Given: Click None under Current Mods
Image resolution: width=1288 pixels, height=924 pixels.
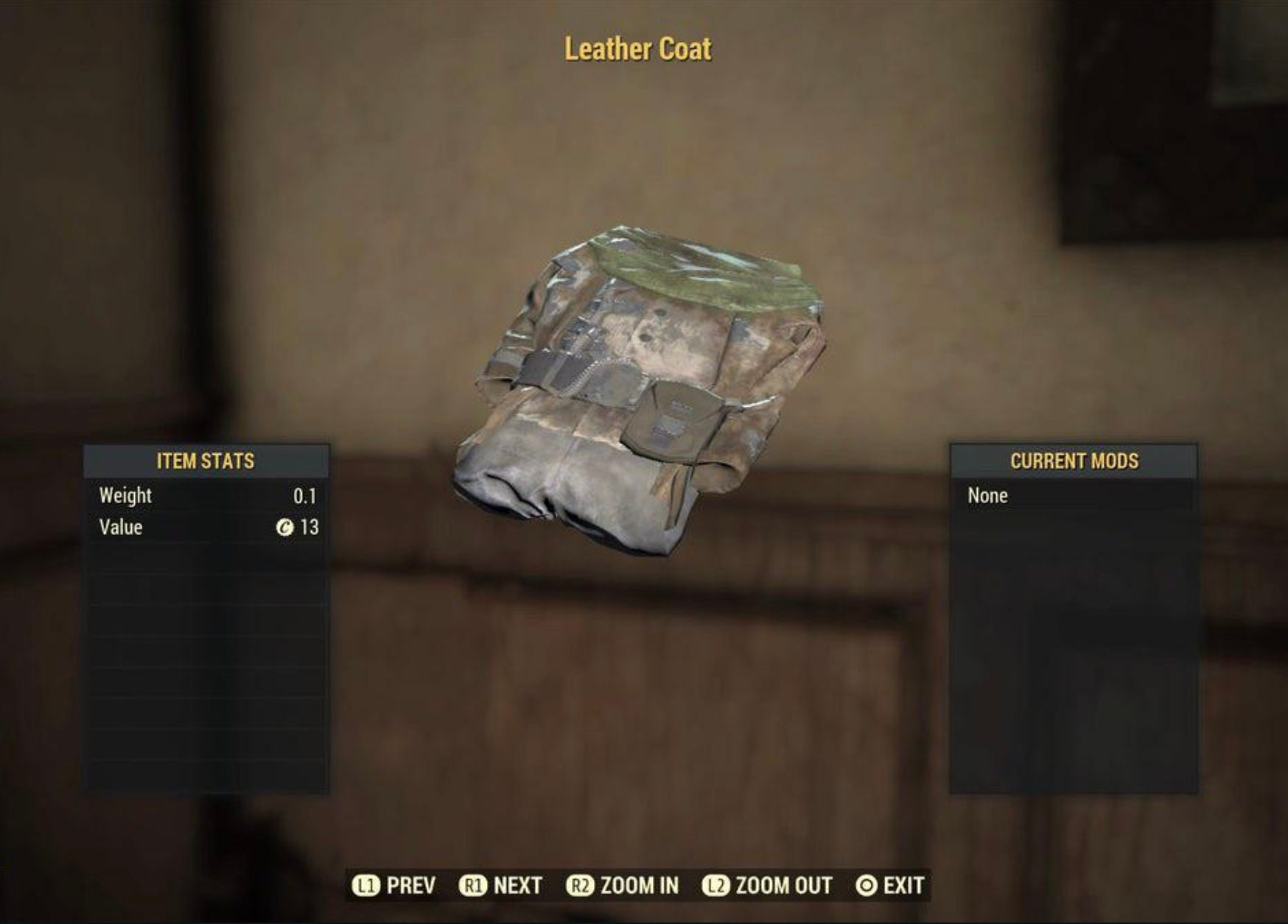Looking at the screenshot, I should (x=987, y=495).
